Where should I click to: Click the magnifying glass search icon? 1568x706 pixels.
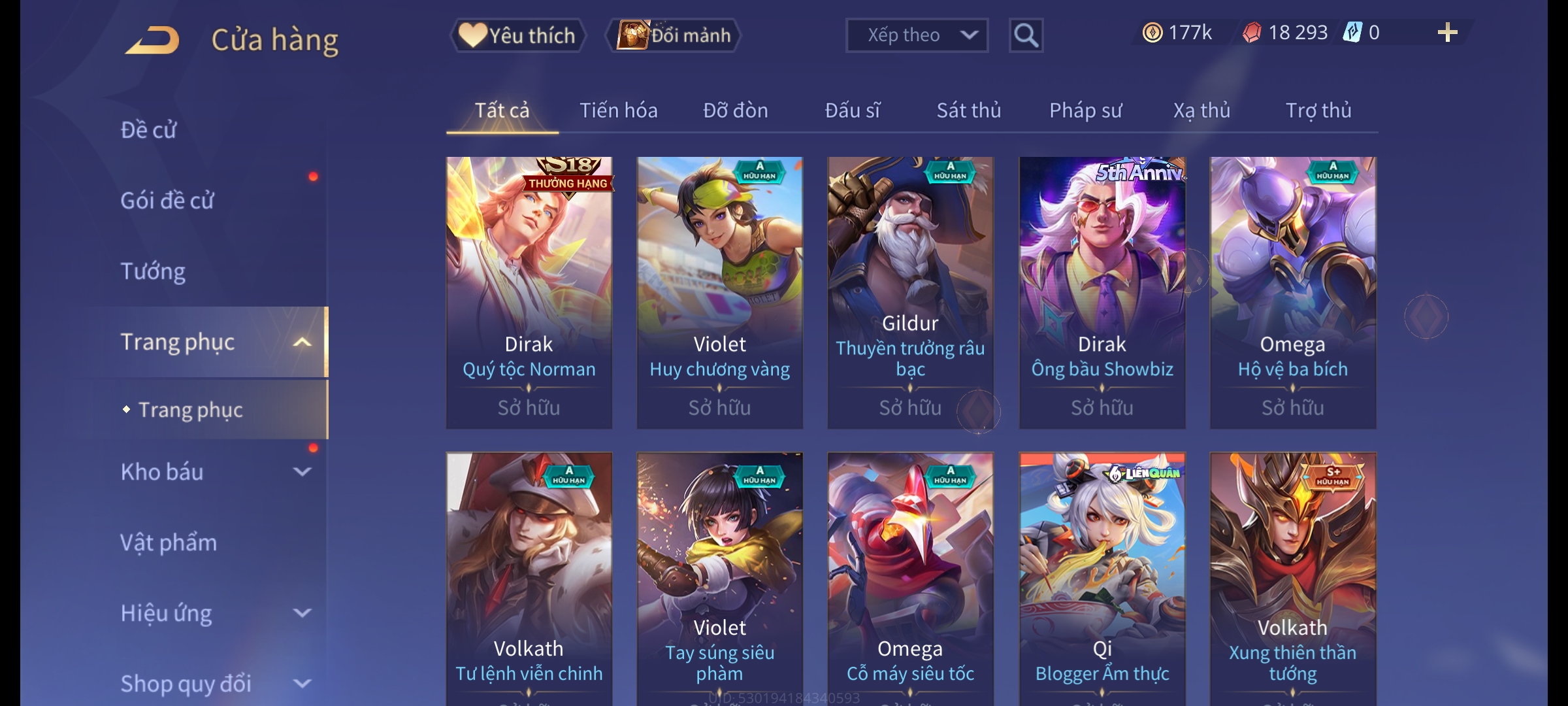(x=1026, y=35)
